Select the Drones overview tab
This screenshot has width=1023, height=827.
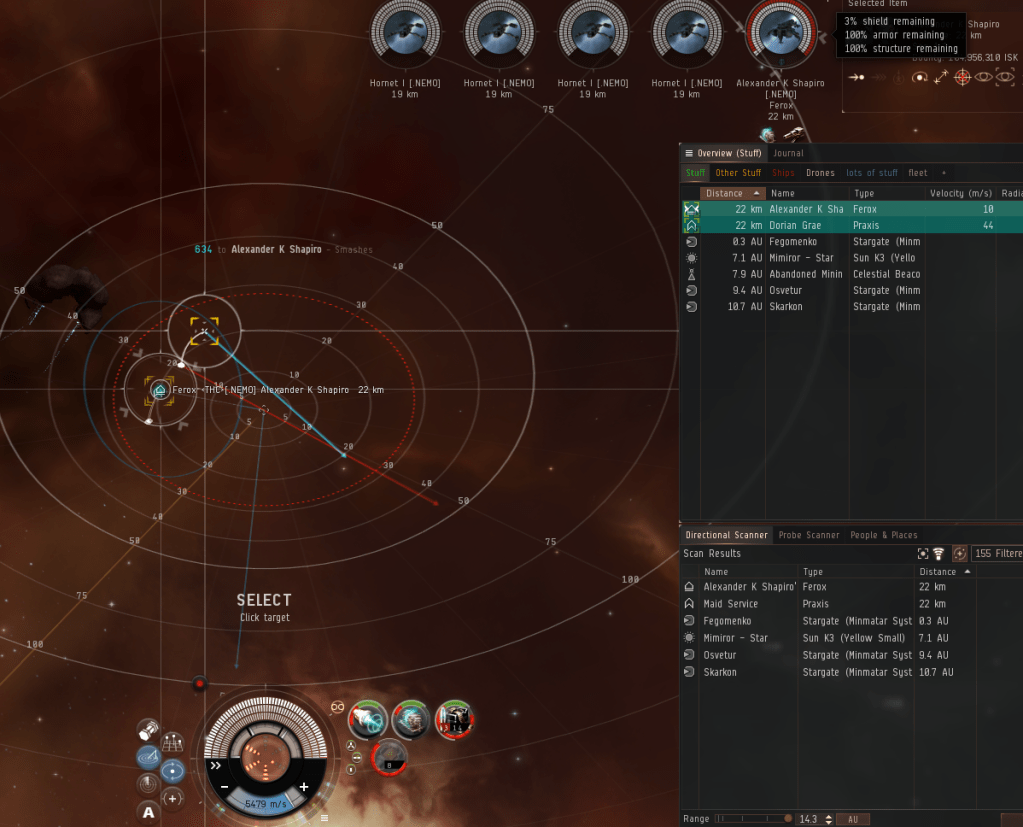pyautogui.click(x=820, y=173)
